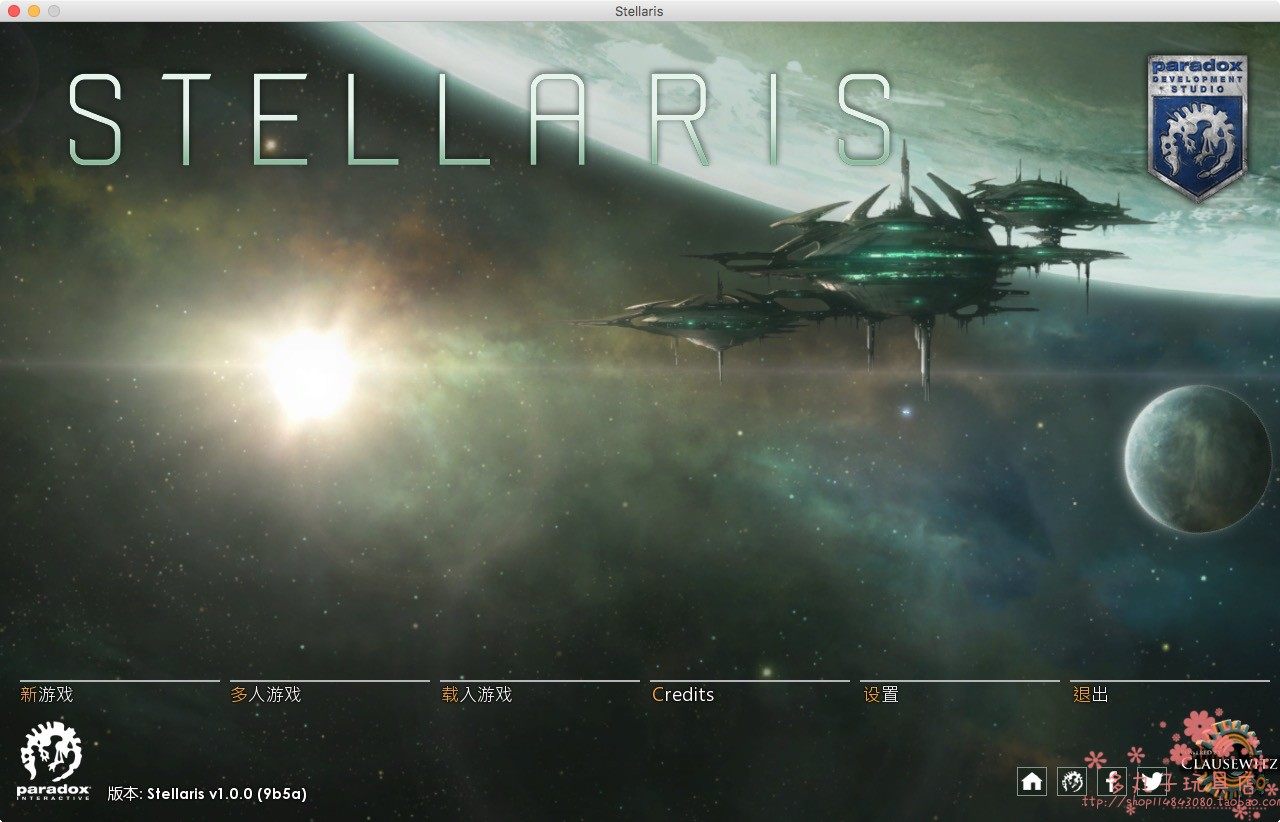Click the planet in the background art
The height and width of the screenshot is (822, 1280).
click(x=1195, y=460)
